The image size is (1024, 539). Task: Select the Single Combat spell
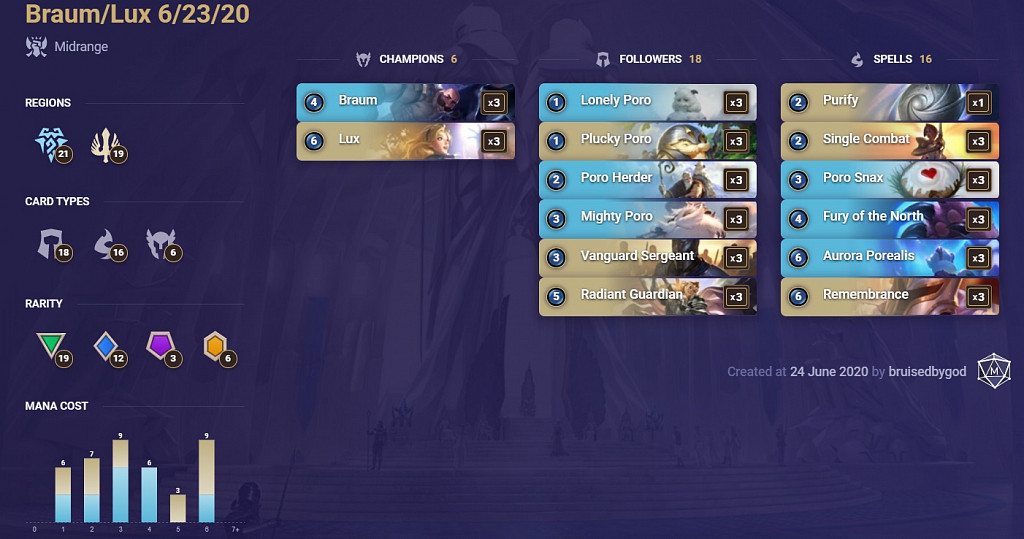coord(889,140)
